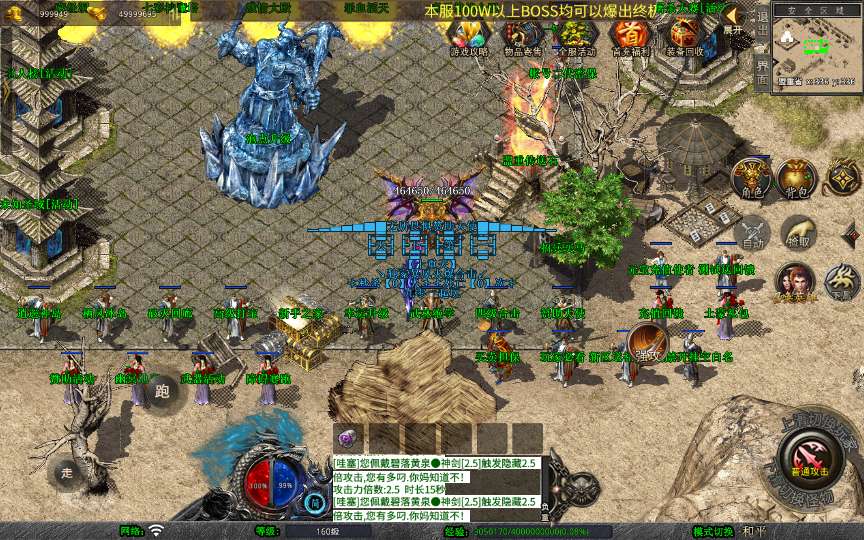Select the 走 walk movement button
Image resolution: width=864 pixels, height=540 pixels.
[67, 470]
